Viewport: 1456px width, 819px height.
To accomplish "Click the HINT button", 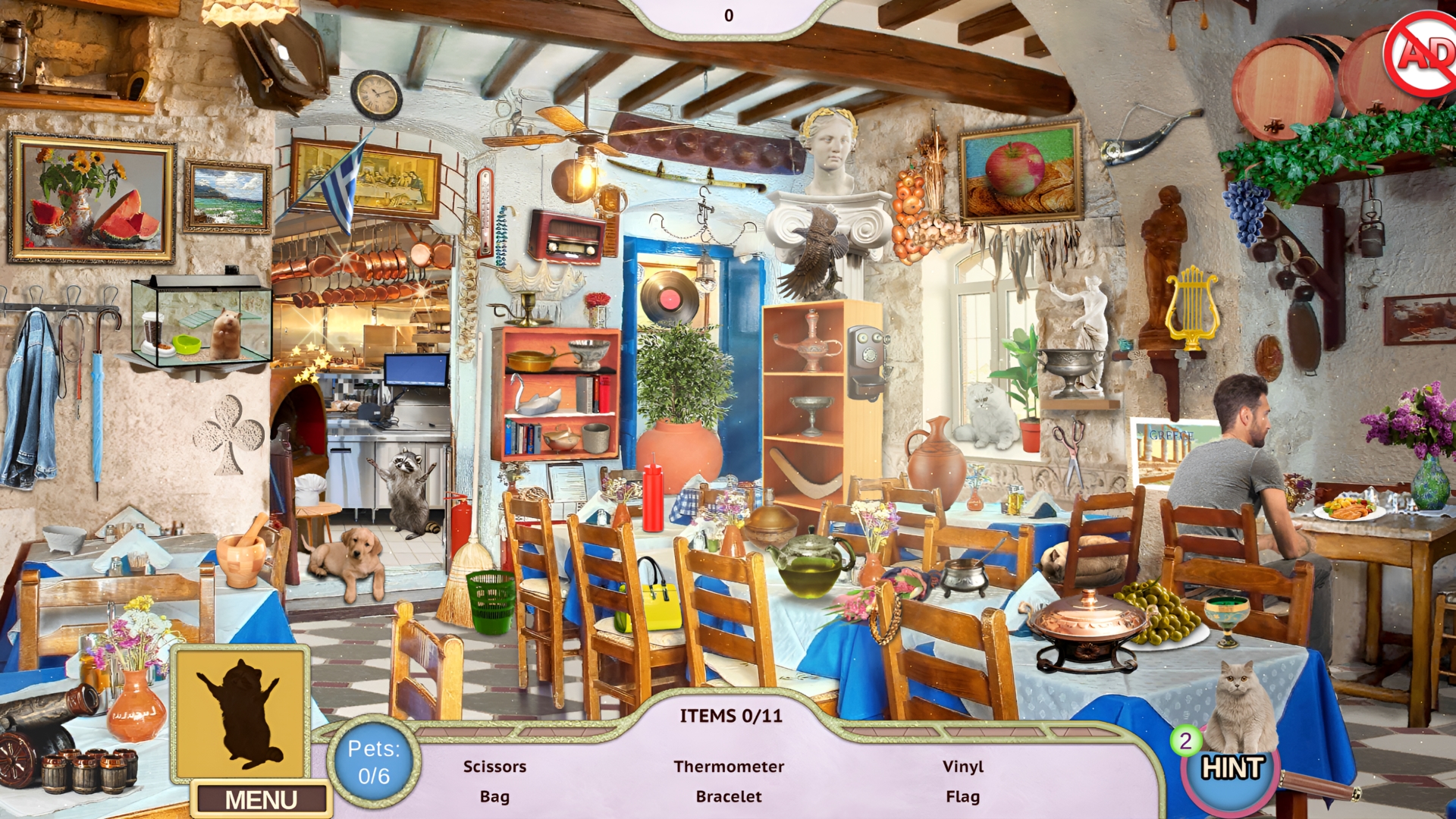I will tap(1233, 771).
